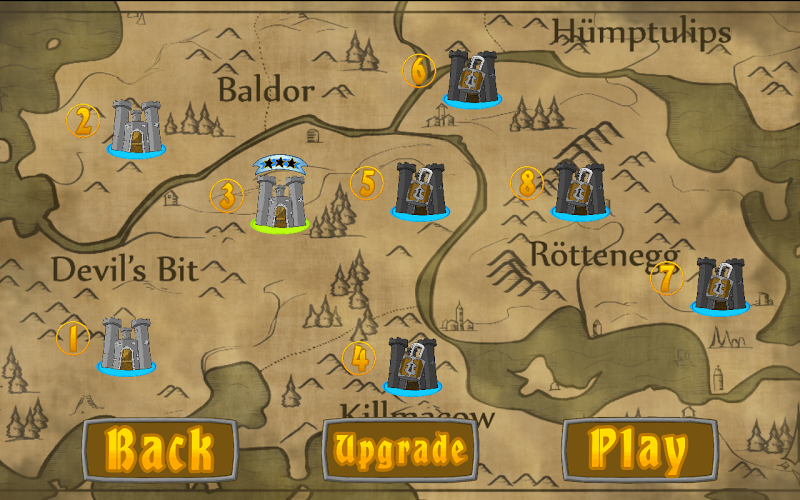This screenshot has height=500, width=800.
Task: Select the three-star level 3 castle
Action: [280, 198]
